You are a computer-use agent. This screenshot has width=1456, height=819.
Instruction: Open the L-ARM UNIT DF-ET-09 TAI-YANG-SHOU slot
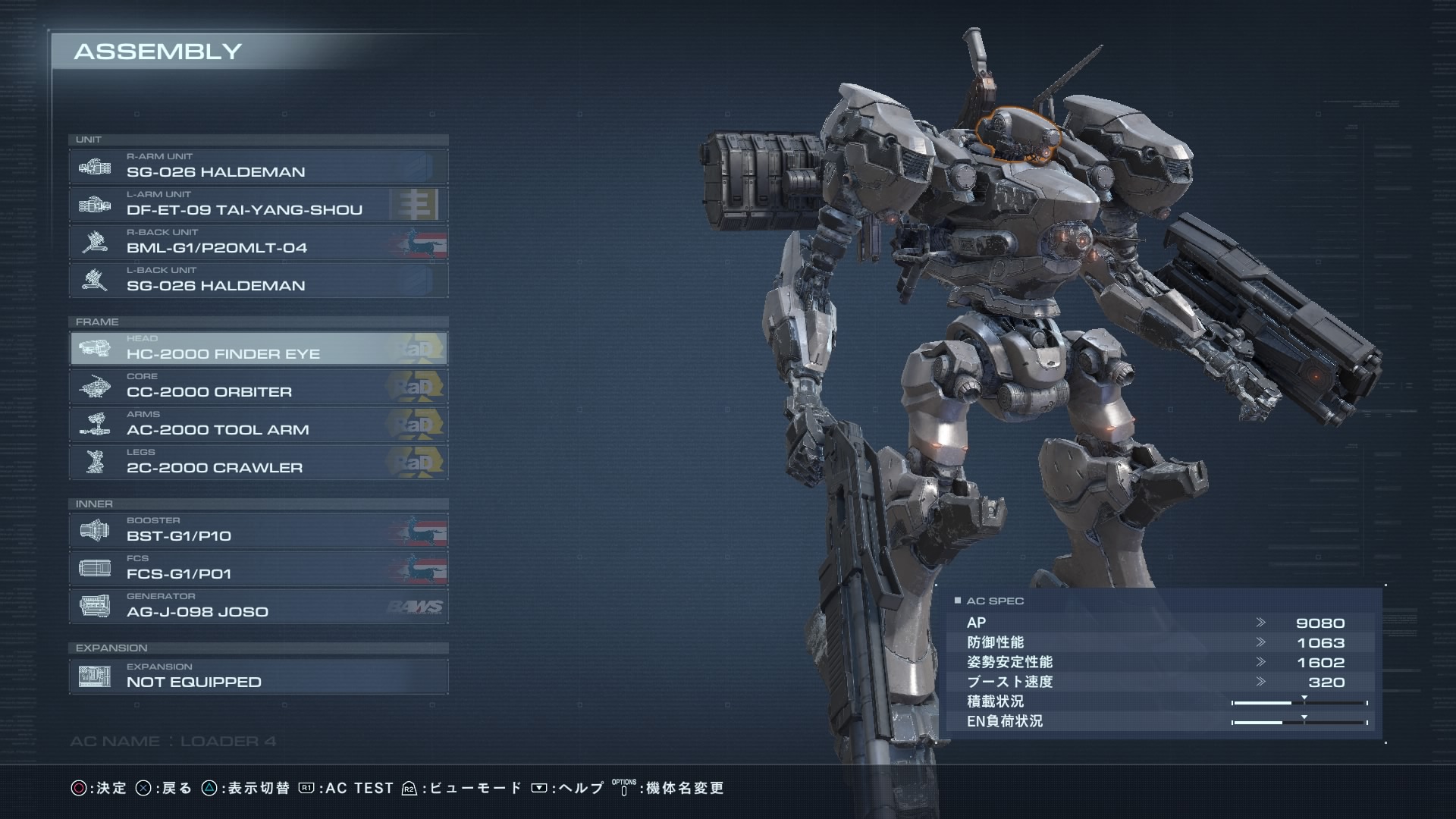click(258, 204)
